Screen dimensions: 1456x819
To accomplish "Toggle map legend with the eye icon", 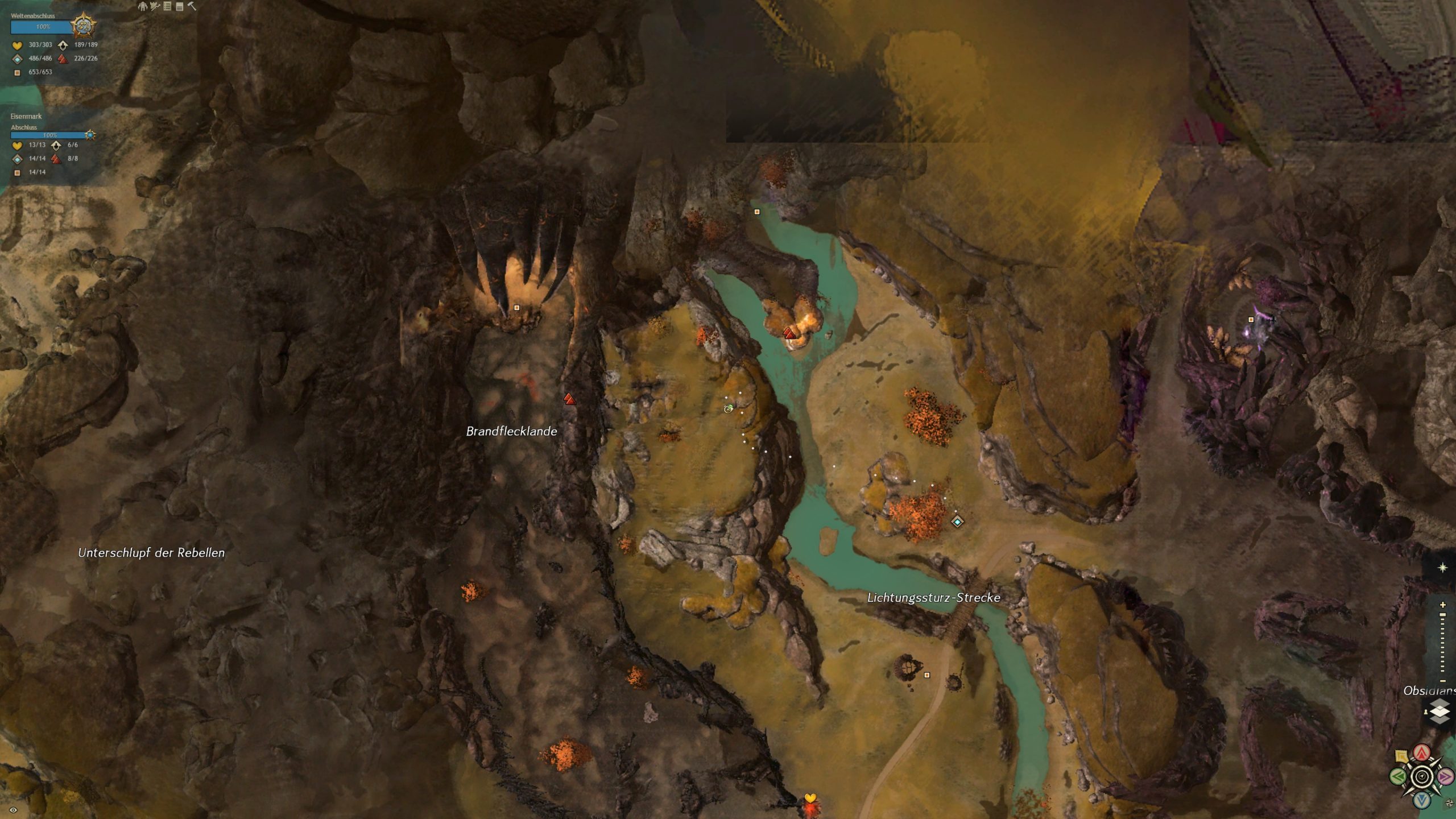I will [13, 810].
